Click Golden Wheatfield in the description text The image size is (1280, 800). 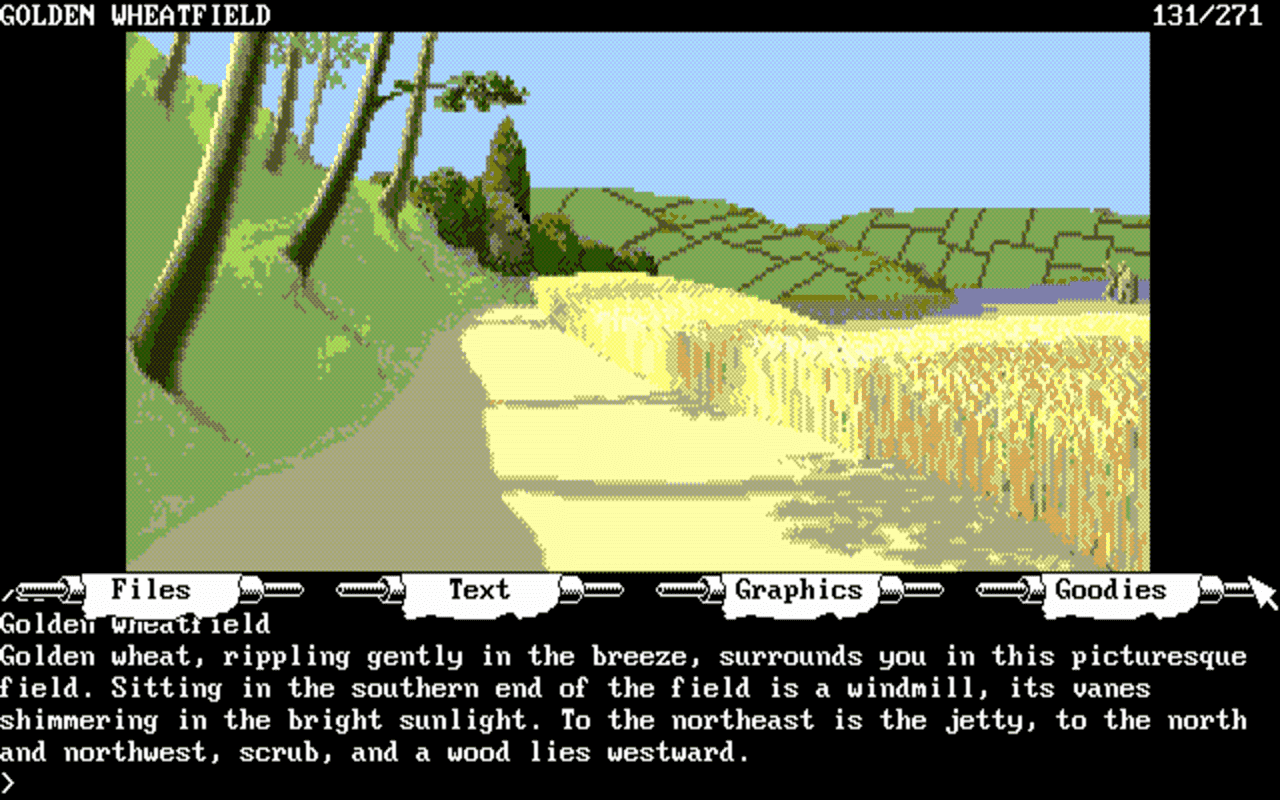point(133,623)
